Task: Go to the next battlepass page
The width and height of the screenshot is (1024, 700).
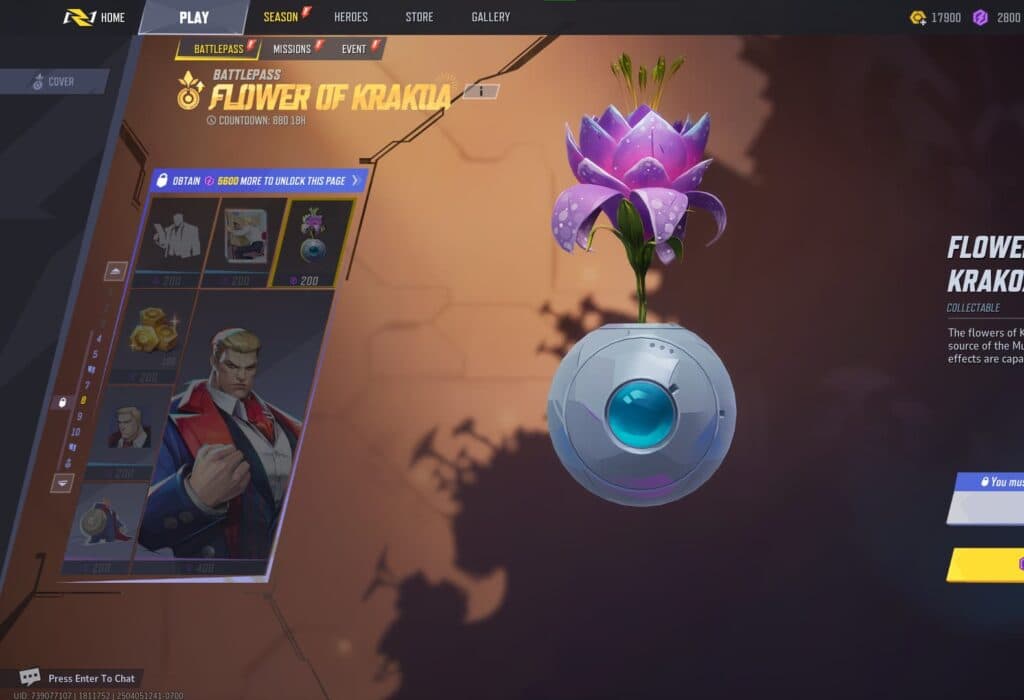Action: pos(62,482)
